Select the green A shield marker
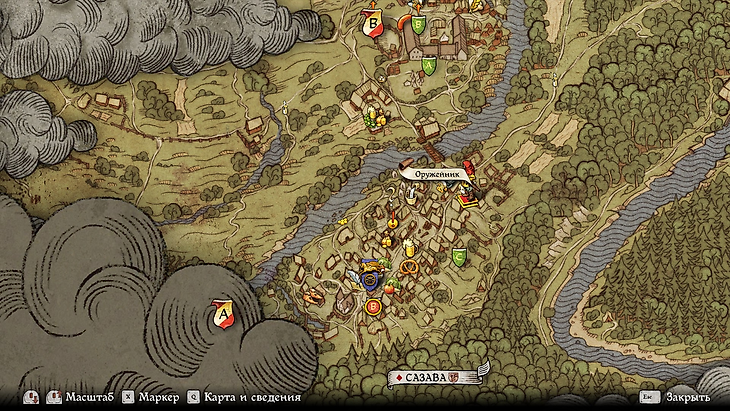Screen dimensions: 730x411 tap(429, 66)
